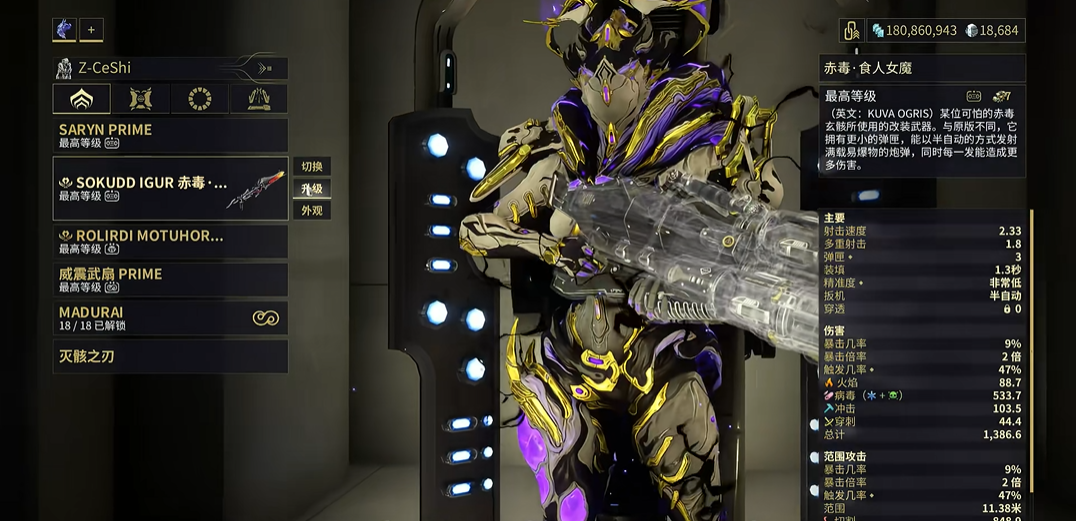This screenshot has height=521, width=1076.
Task: Add a new loadout with the plus button
Action: click(91, 30)
